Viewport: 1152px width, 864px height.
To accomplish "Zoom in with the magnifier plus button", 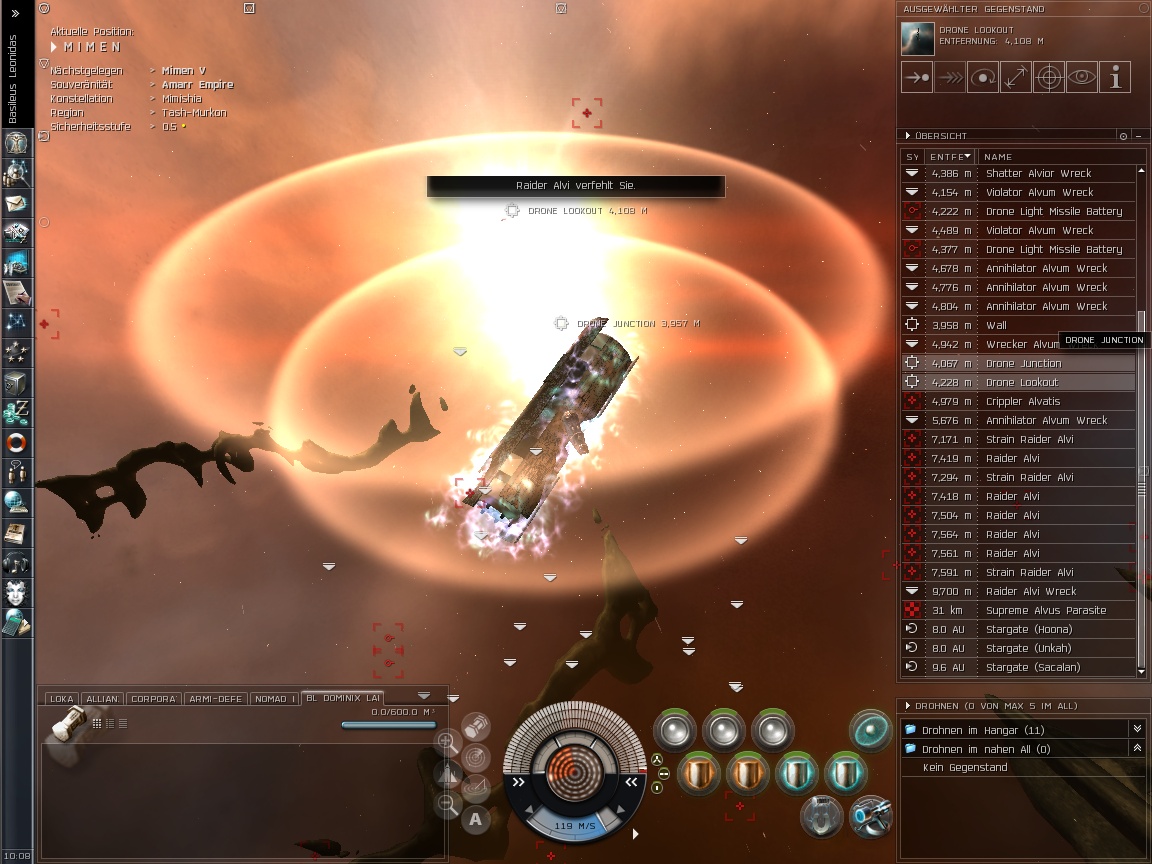I will click(x=447, y=741).
